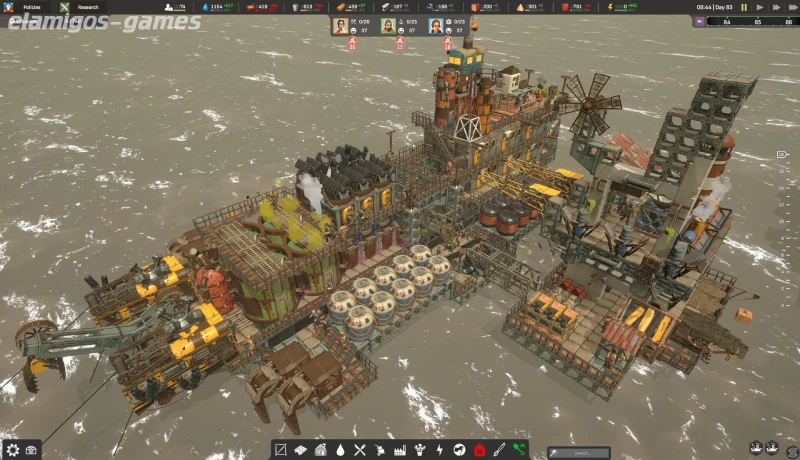
Task: Open the factory industry build category
Action: (x=400, y=450)
